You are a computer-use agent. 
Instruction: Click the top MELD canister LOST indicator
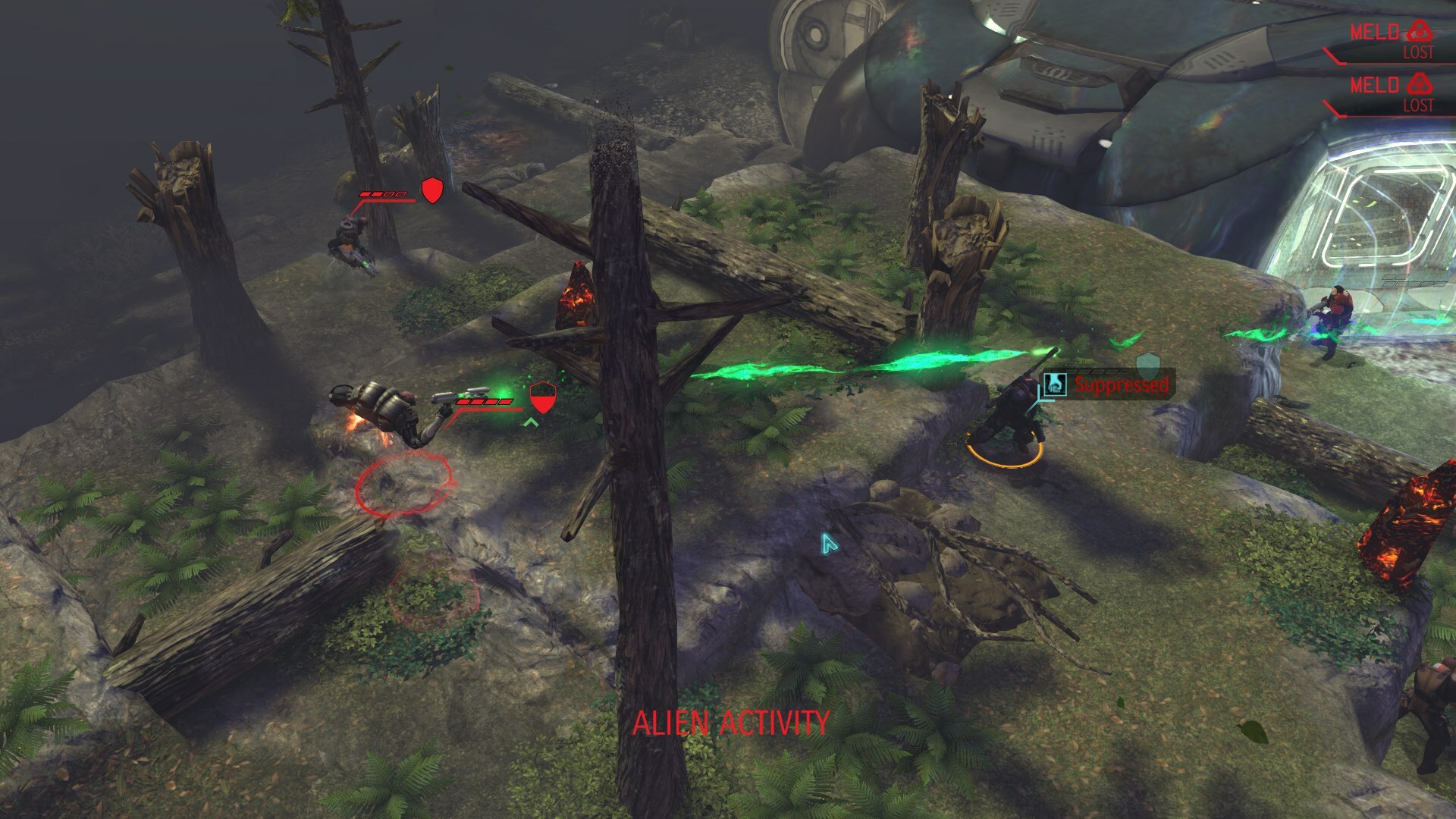pos(1418,51)
